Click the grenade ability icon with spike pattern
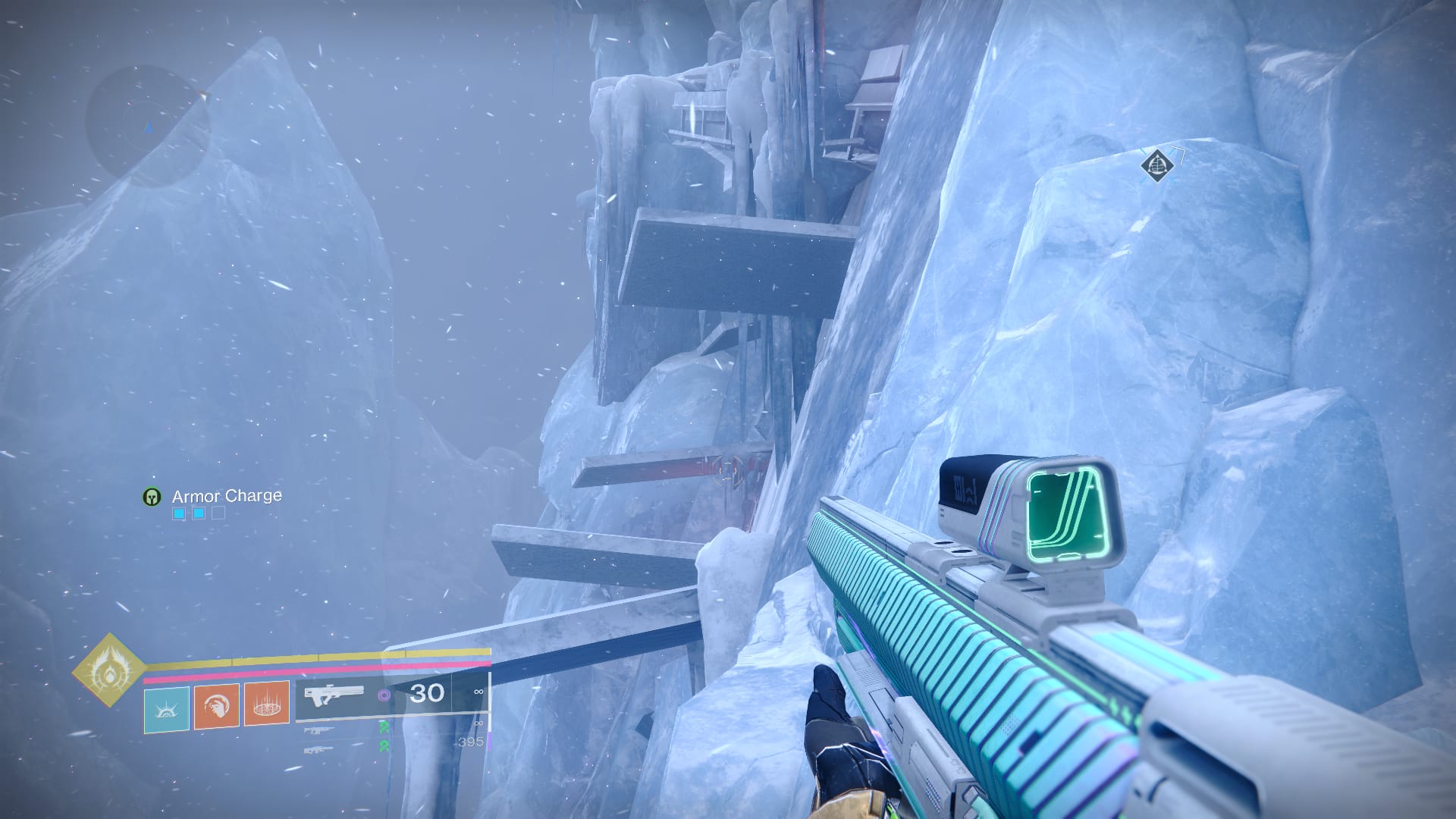Screen dimensions: 1456x819 pyautogui.click(x=265, y=707)
